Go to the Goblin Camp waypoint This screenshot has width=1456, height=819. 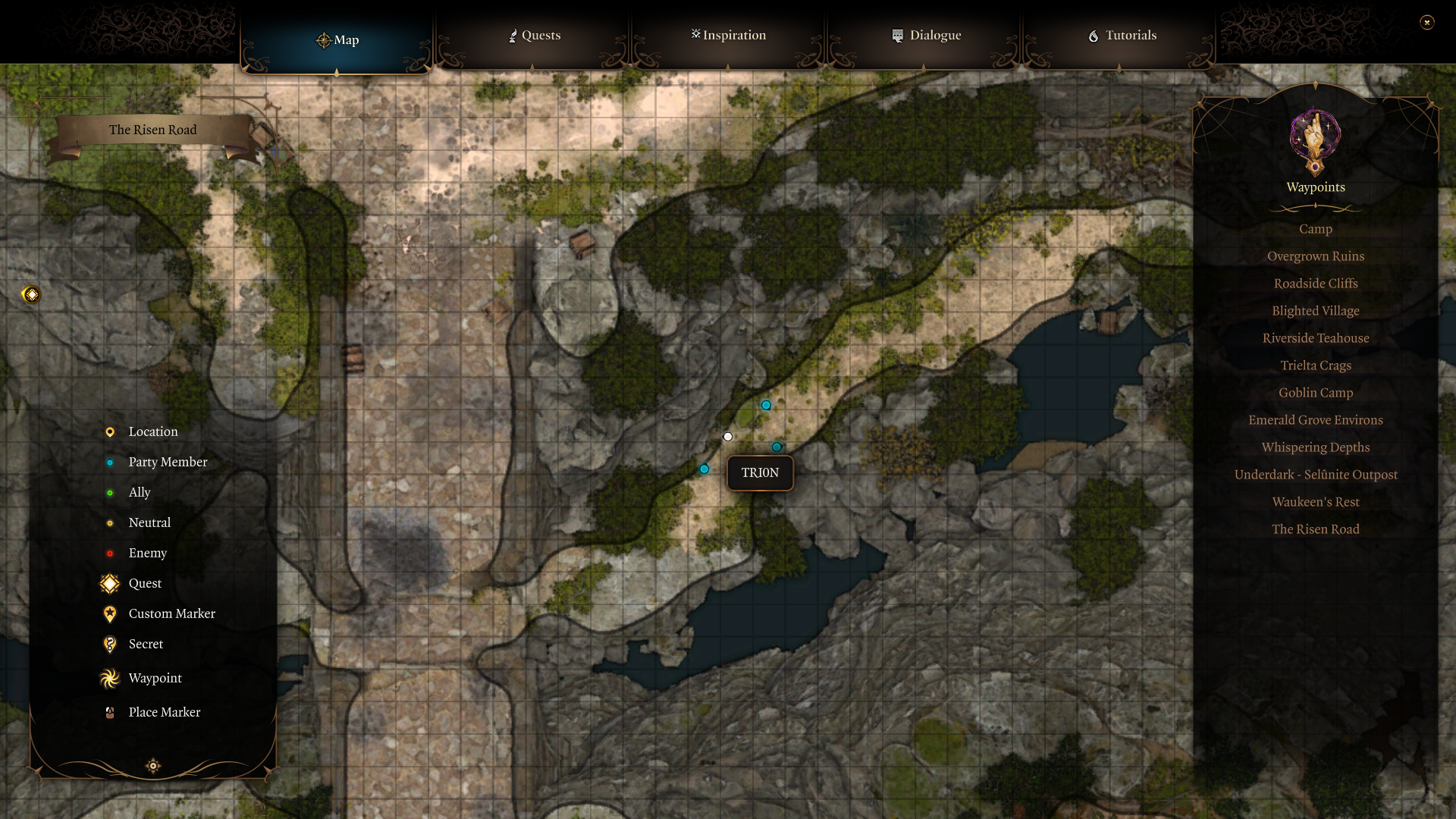pos(1315,393)
